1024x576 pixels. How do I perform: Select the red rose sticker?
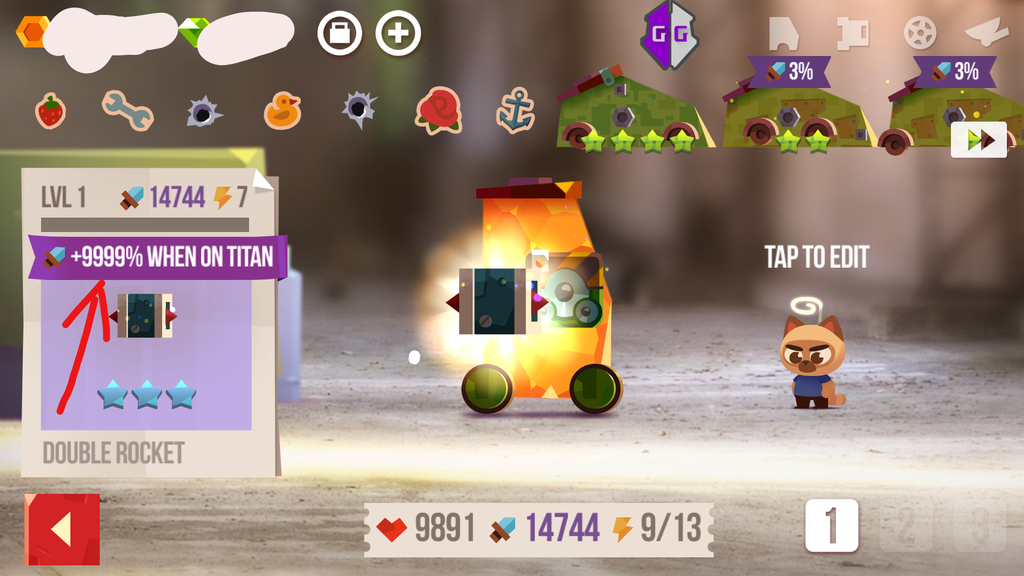[x=438, y=110]
